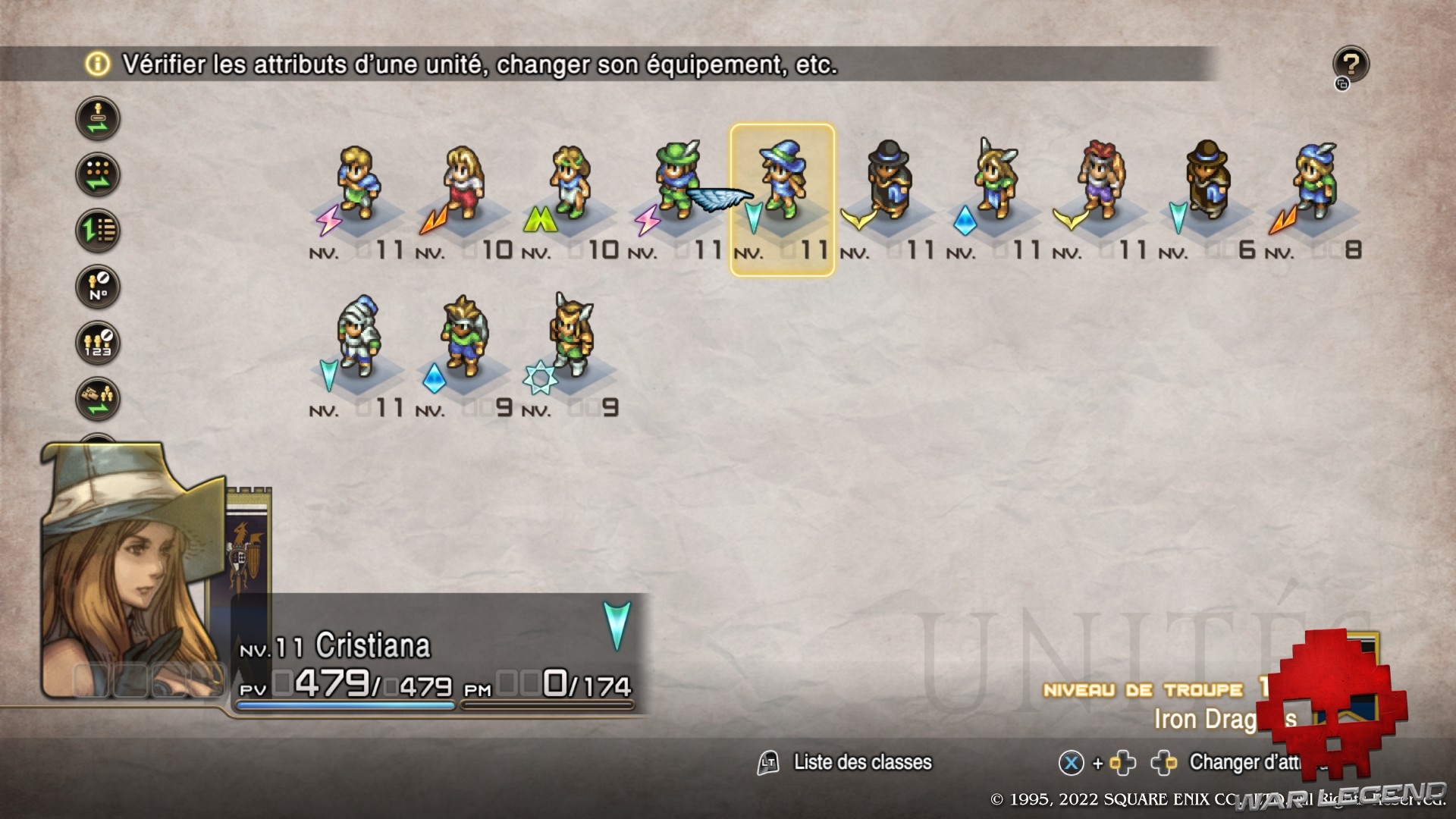The image size is (1456, 819).
Task: Click the single-unit swap sidebar icon
Action: click(x=98, y=118)
